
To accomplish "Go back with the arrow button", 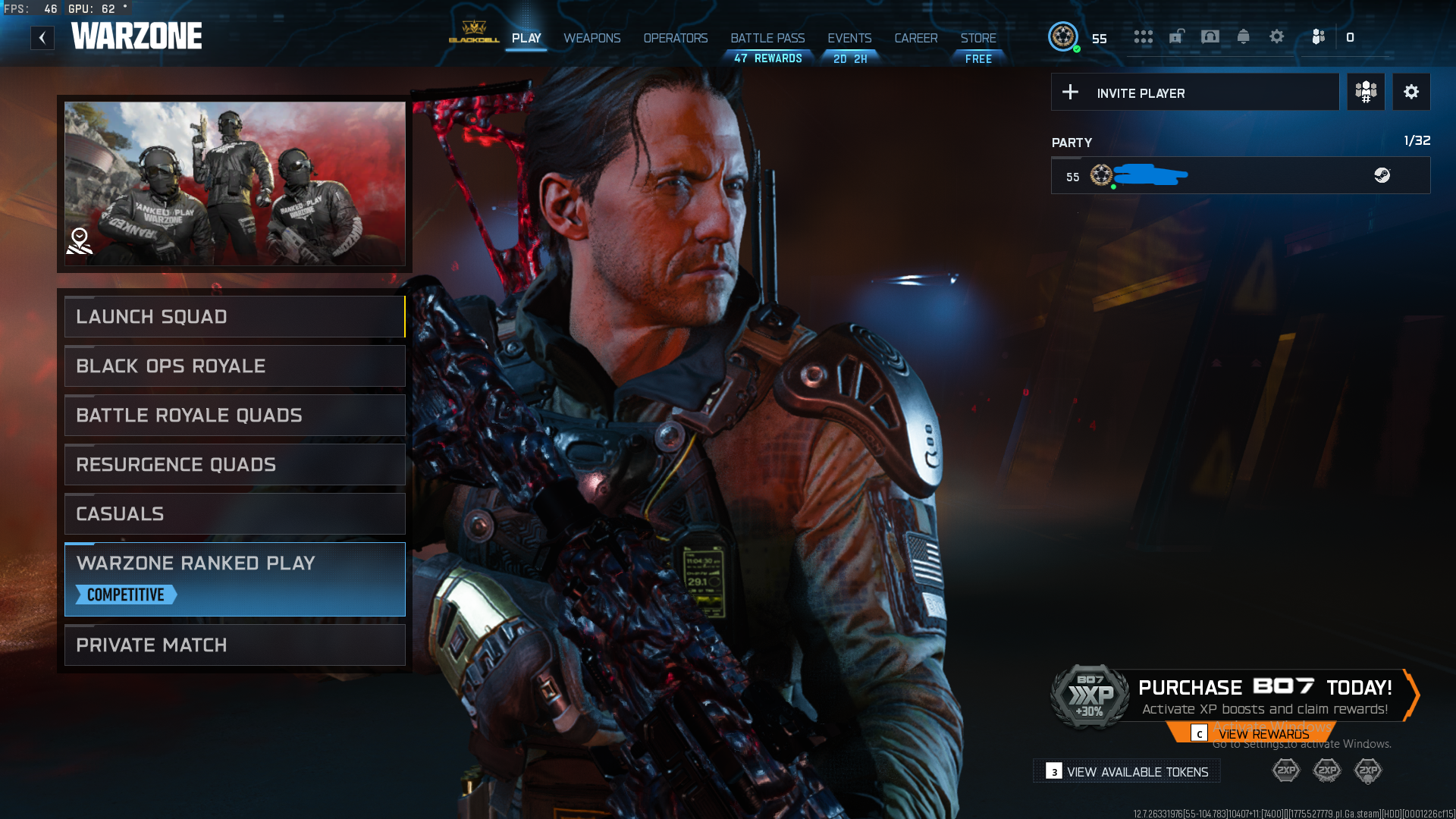I will click(42, 38).
